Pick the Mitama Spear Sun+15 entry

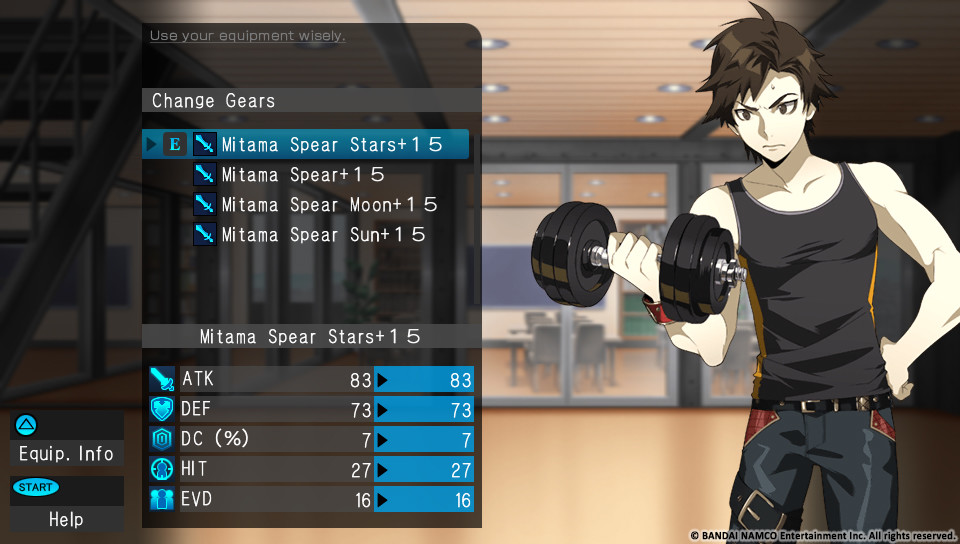tap(323, 235)
